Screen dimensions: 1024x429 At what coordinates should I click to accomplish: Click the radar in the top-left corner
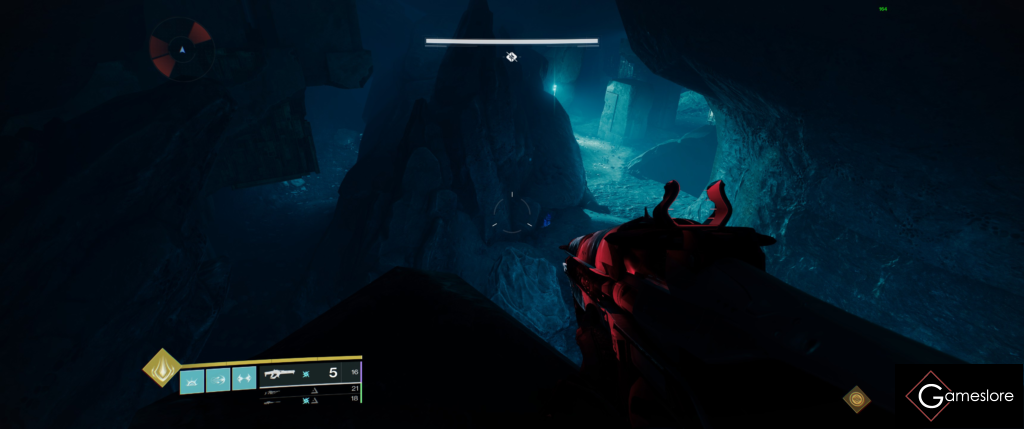pos(181,48)
